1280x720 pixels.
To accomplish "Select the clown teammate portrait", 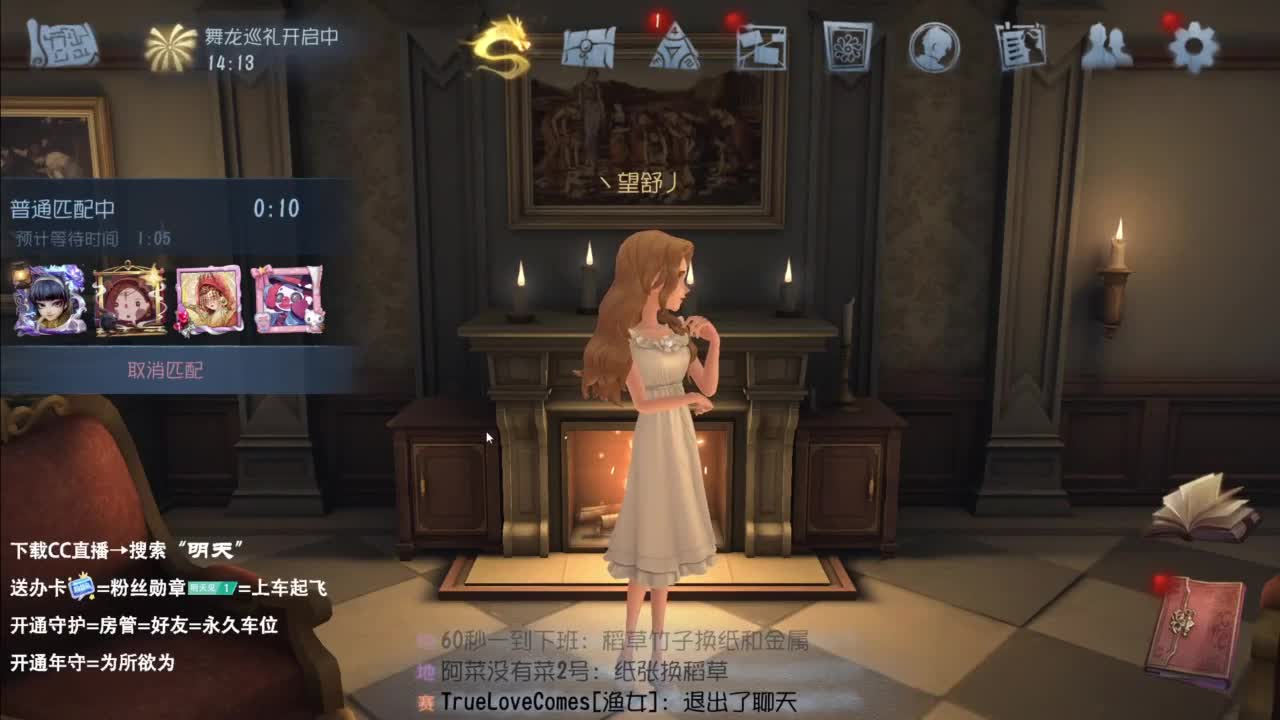I will 289,298.
